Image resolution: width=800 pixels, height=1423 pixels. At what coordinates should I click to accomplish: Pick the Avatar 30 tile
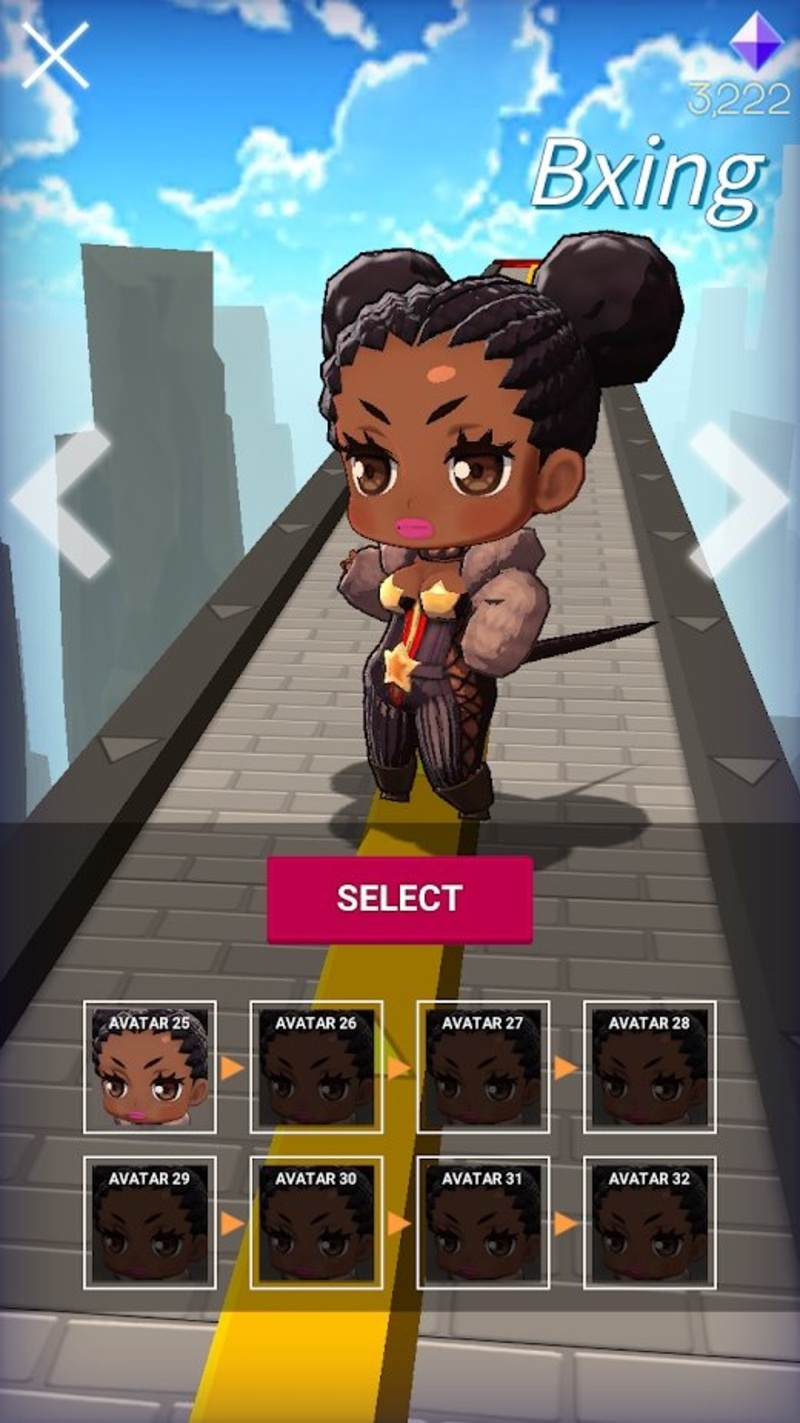tap(316, 1223)
